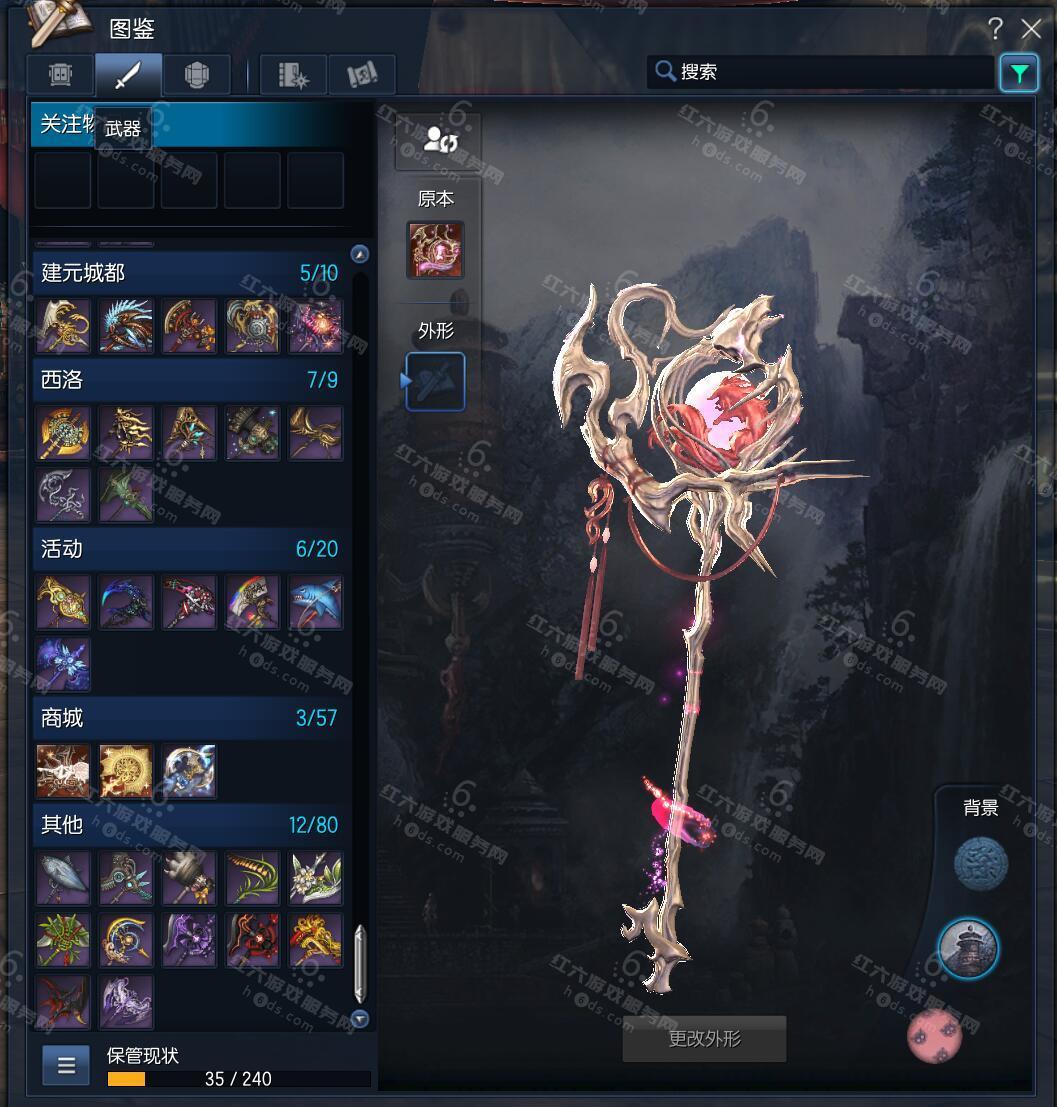Screen dimensions: 1057x1107
Task: Click the 其他 category header
Action: (x=190, y=825)
